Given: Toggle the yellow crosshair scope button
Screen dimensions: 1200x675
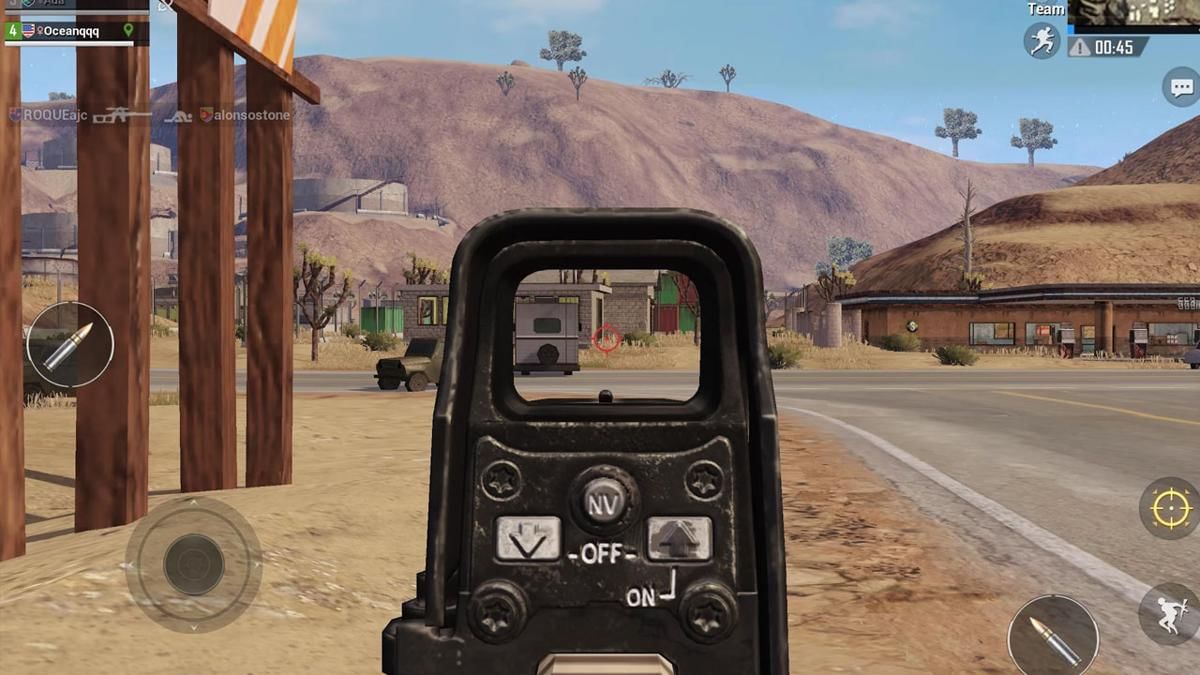Looking at the screenshot, I should pyautogui.click(x=1169, y=508).
